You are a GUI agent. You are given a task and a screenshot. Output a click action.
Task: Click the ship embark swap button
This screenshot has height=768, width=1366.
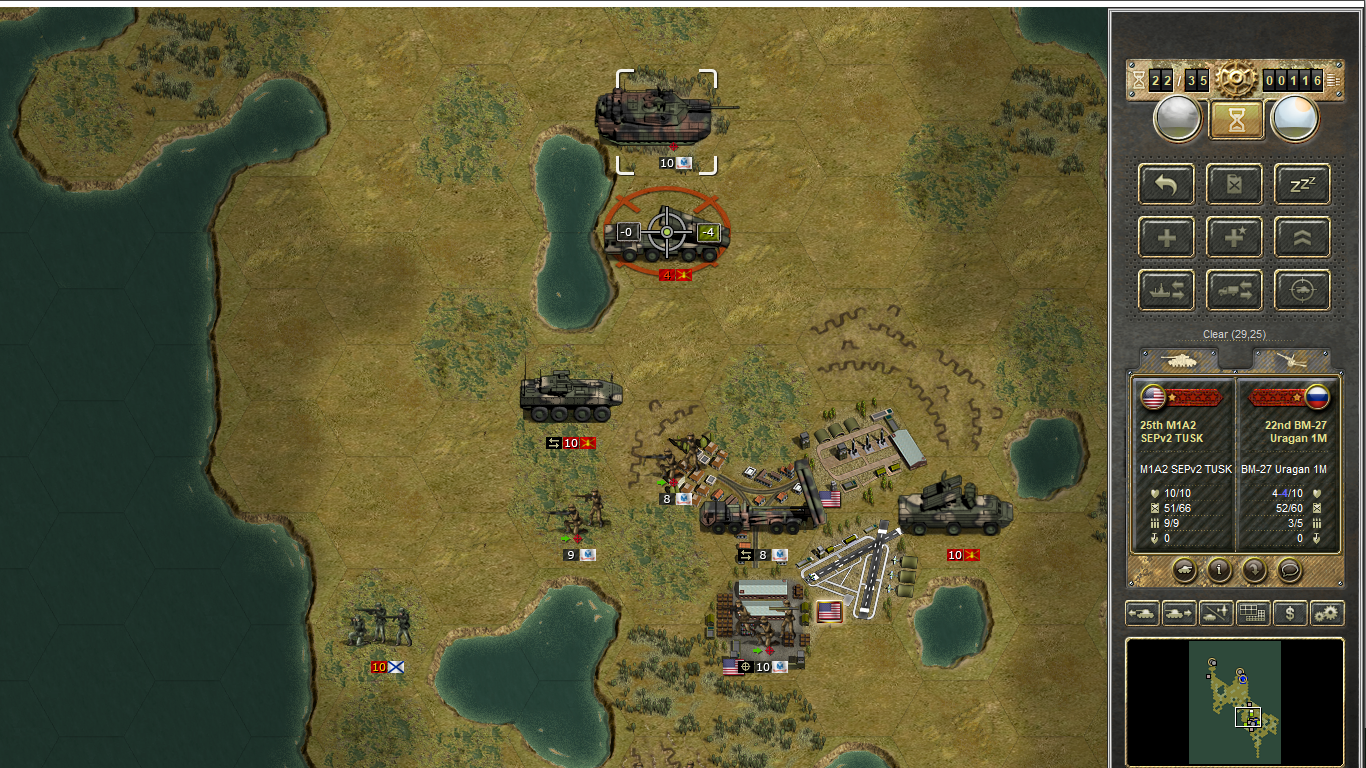tap(1166, 291)
